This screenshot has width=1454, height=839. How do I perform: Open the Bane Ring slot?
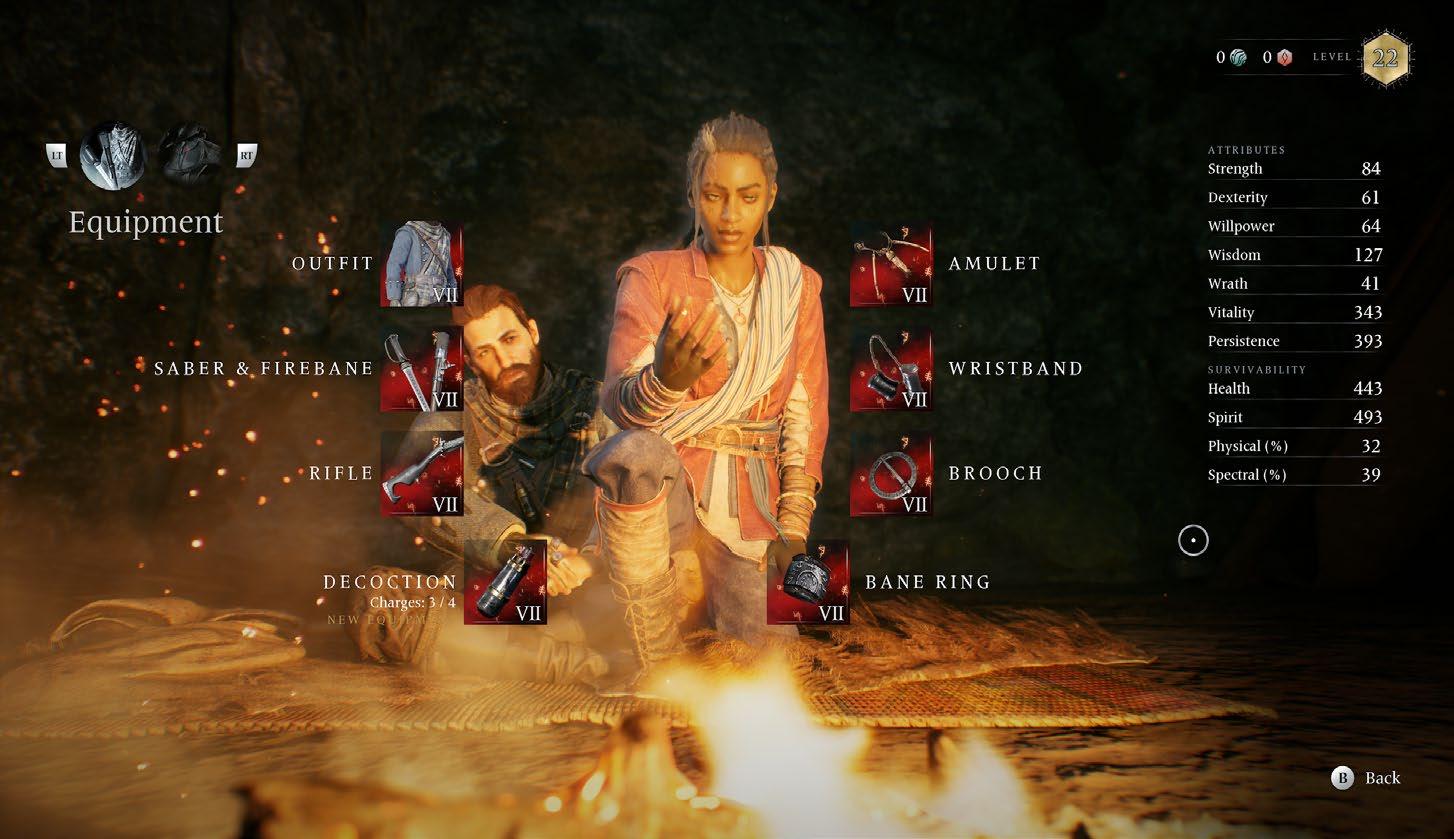click(808, 582)
